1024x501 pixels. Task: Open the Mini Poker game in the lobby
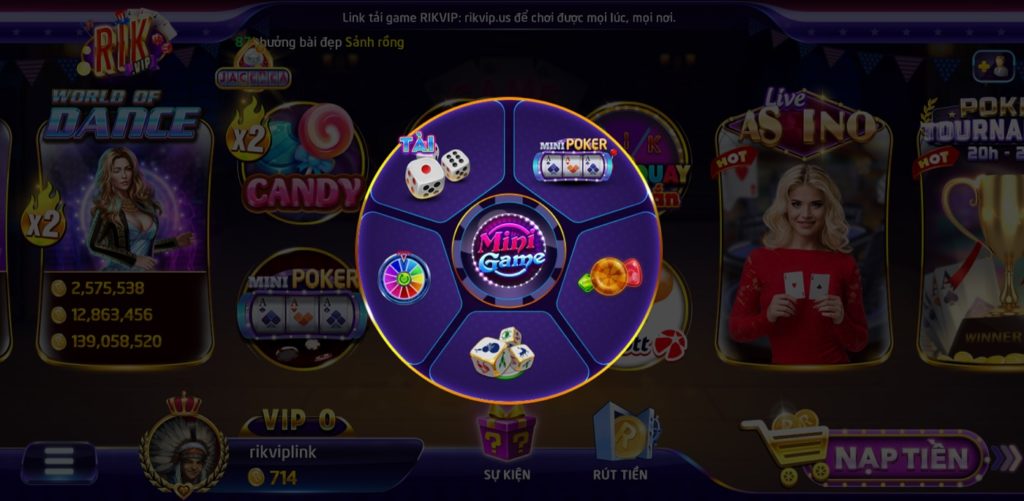tap(300, 305)
